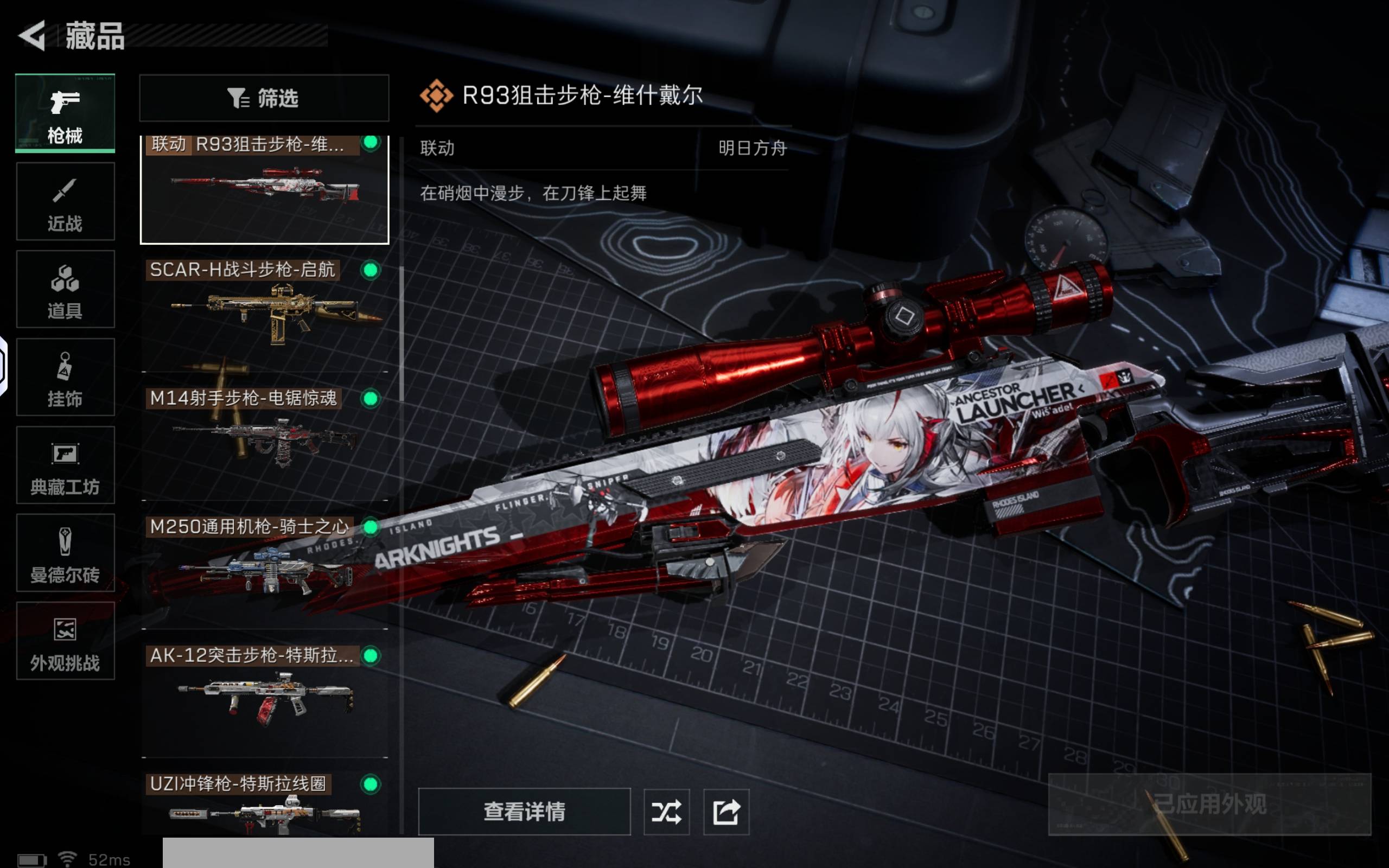The width and height of the screenshot is (1389, 868).
Task: Go back using the arrow beside 藏品
Action: [33, 36]
